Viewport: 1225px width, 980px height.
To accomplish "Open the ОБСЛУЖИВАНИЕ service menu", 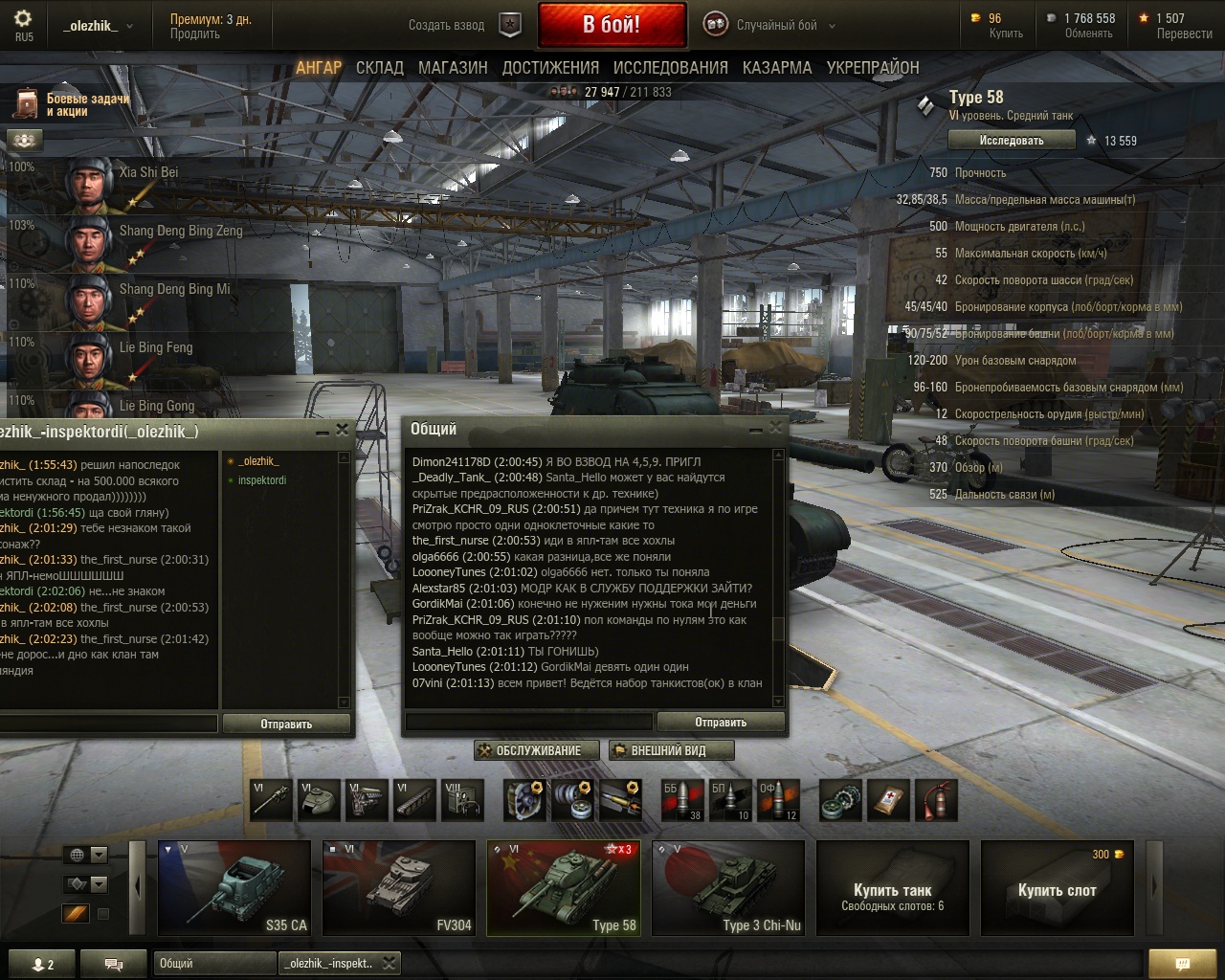I will [x=537, y=750].
